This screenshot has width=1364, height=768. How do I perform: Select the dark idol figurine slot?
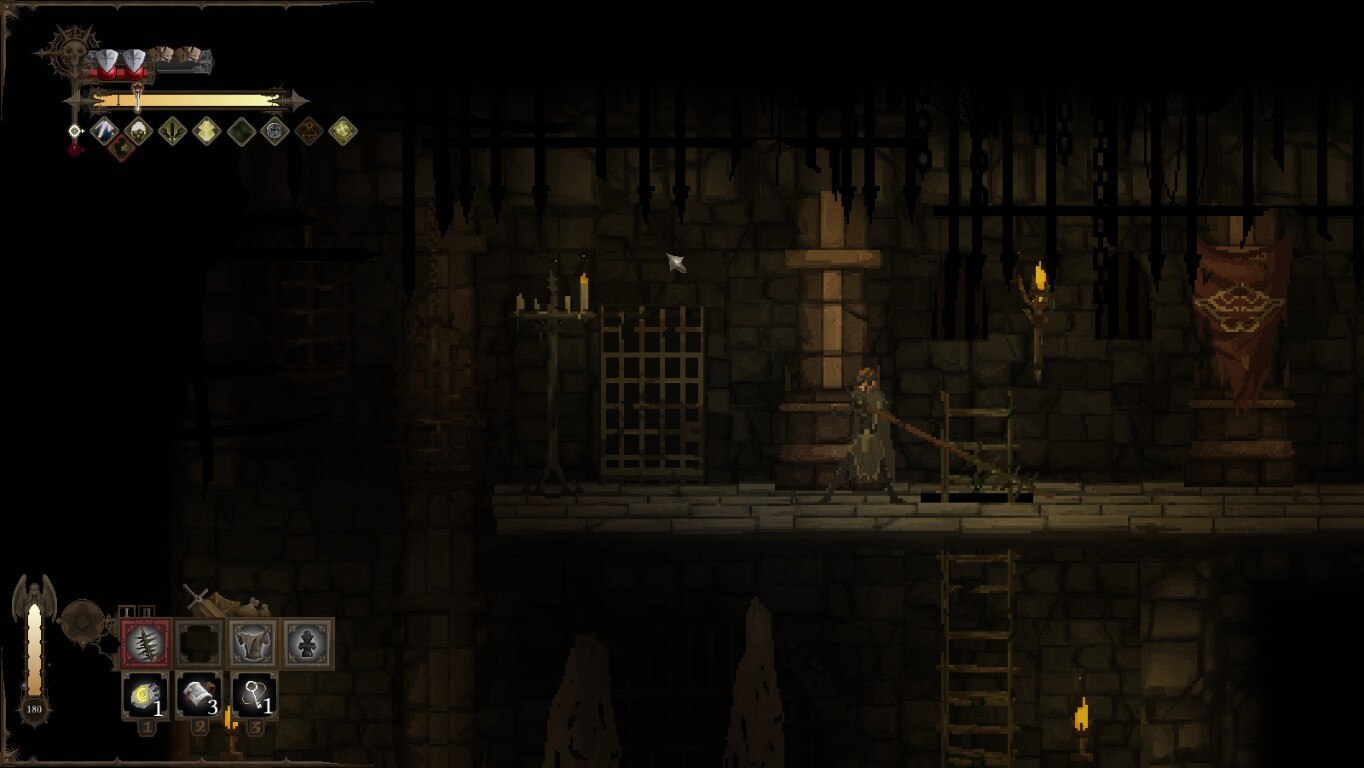[308, 643]
